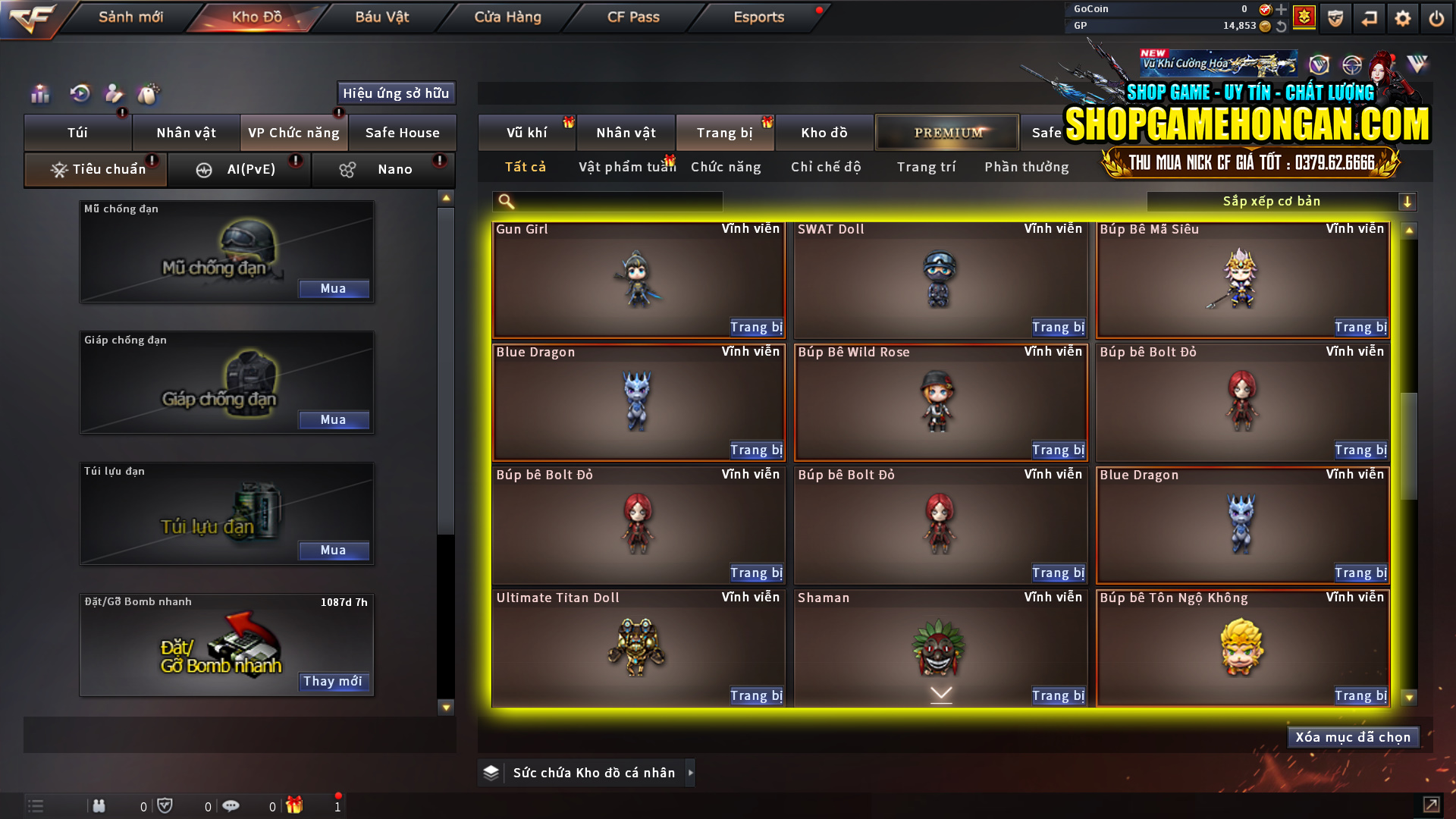Click inside the item search field
The height and width of the screenshot is (819, 1456).
coord(607,201)
